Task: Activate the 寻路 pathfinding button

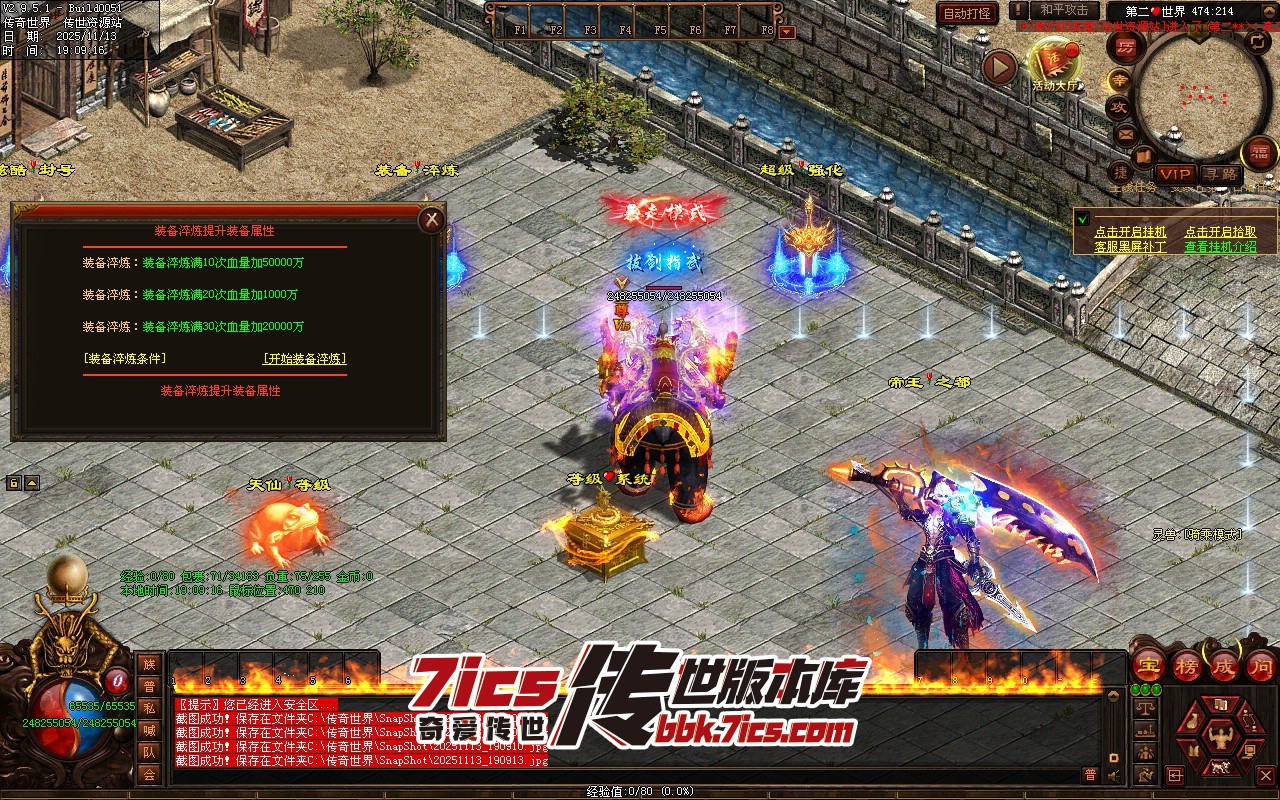Action: coord(1218,174)
